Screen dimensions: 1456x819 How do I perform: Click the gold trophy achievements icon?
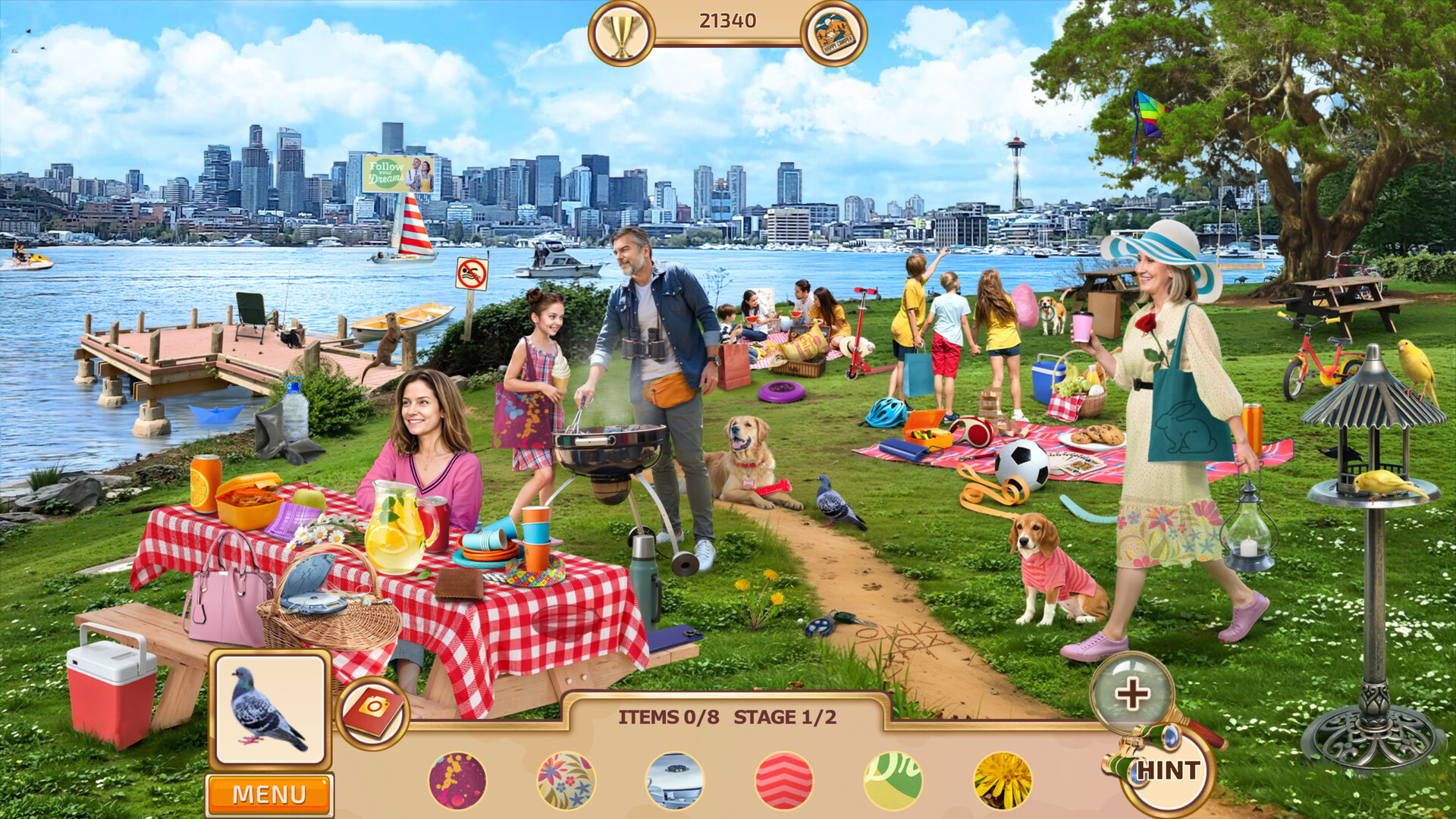(x=621, y=33)
